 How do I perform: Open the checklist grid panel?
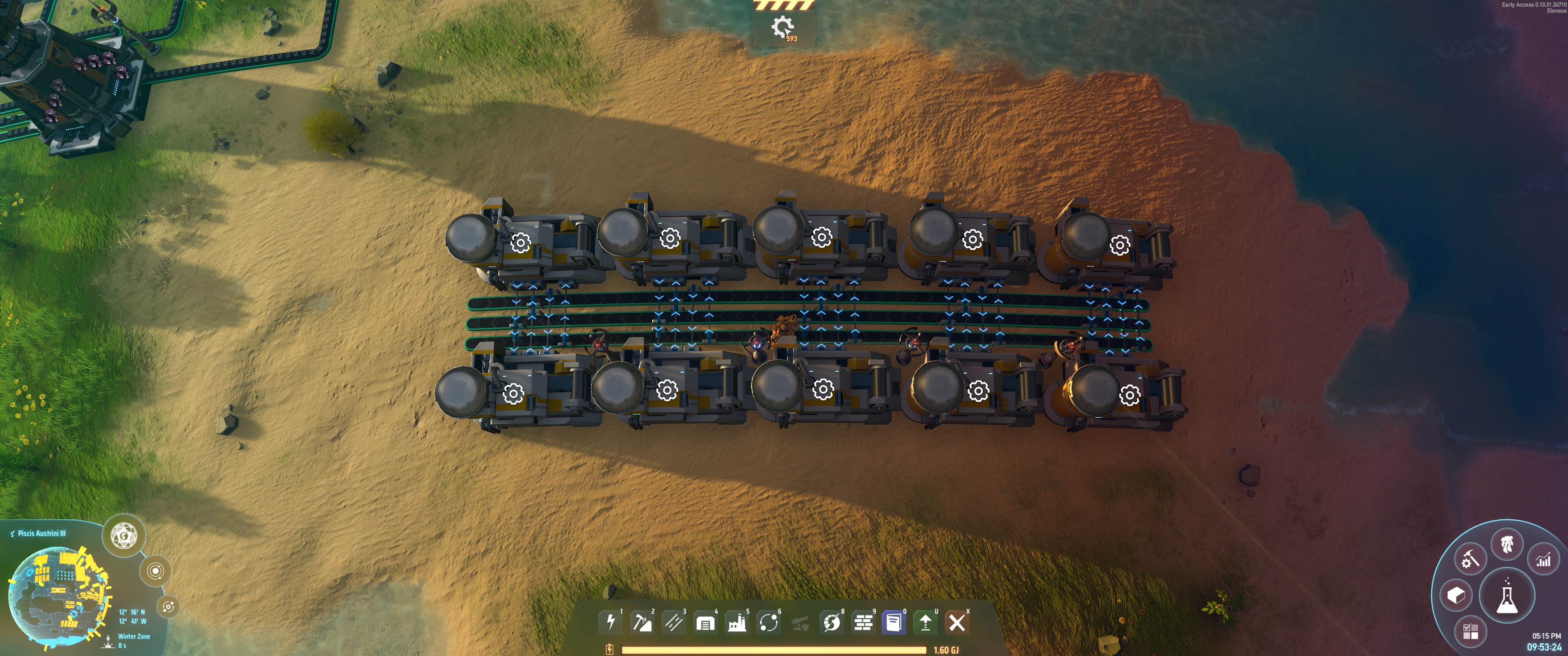(1470, 632)
